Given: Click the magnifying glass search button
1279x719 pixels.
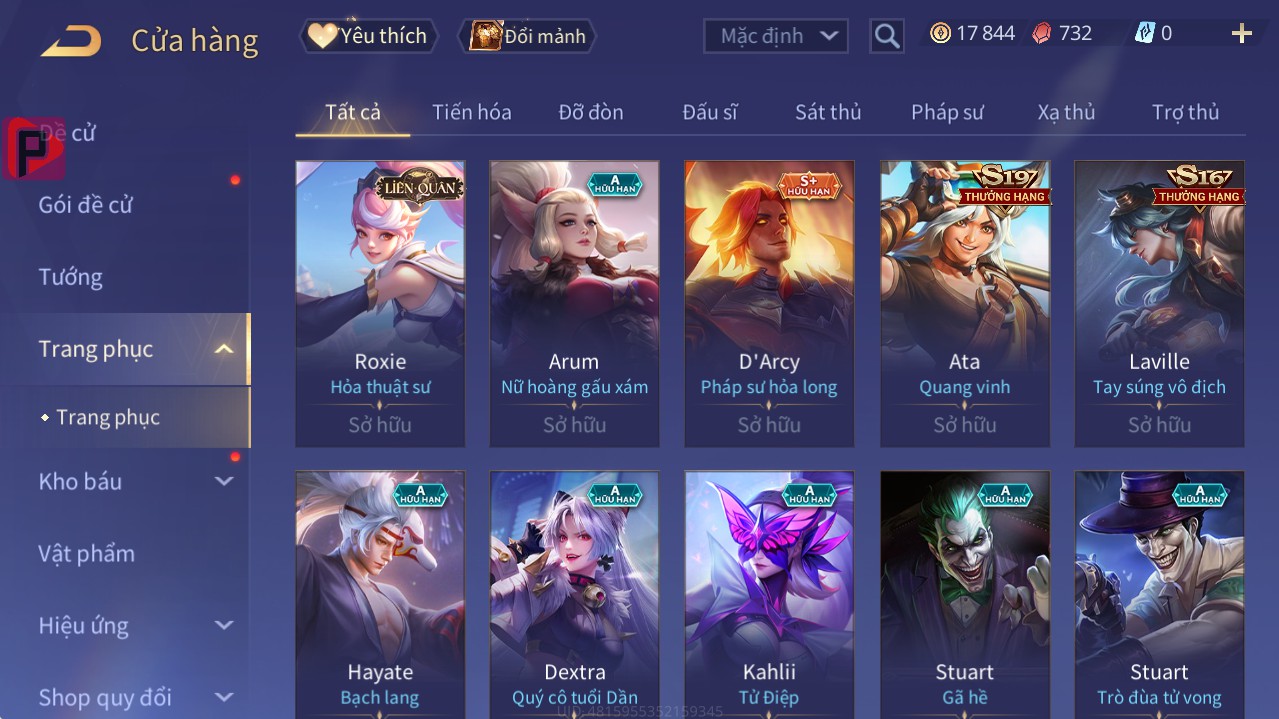Looking at the screenshot, I should pos(886,36).
